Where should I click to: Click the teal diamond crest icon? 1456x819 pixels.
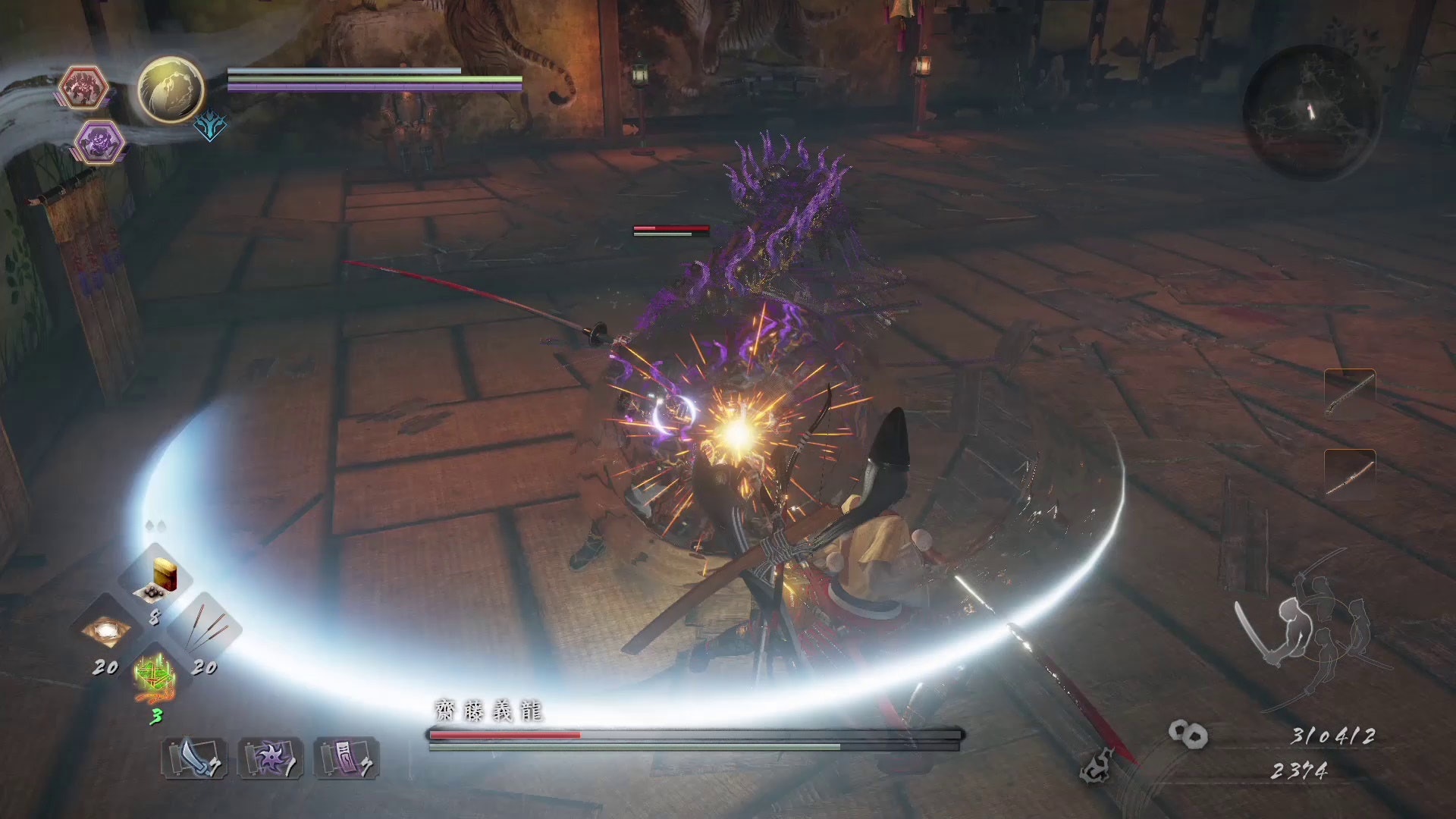click(209, 127)
